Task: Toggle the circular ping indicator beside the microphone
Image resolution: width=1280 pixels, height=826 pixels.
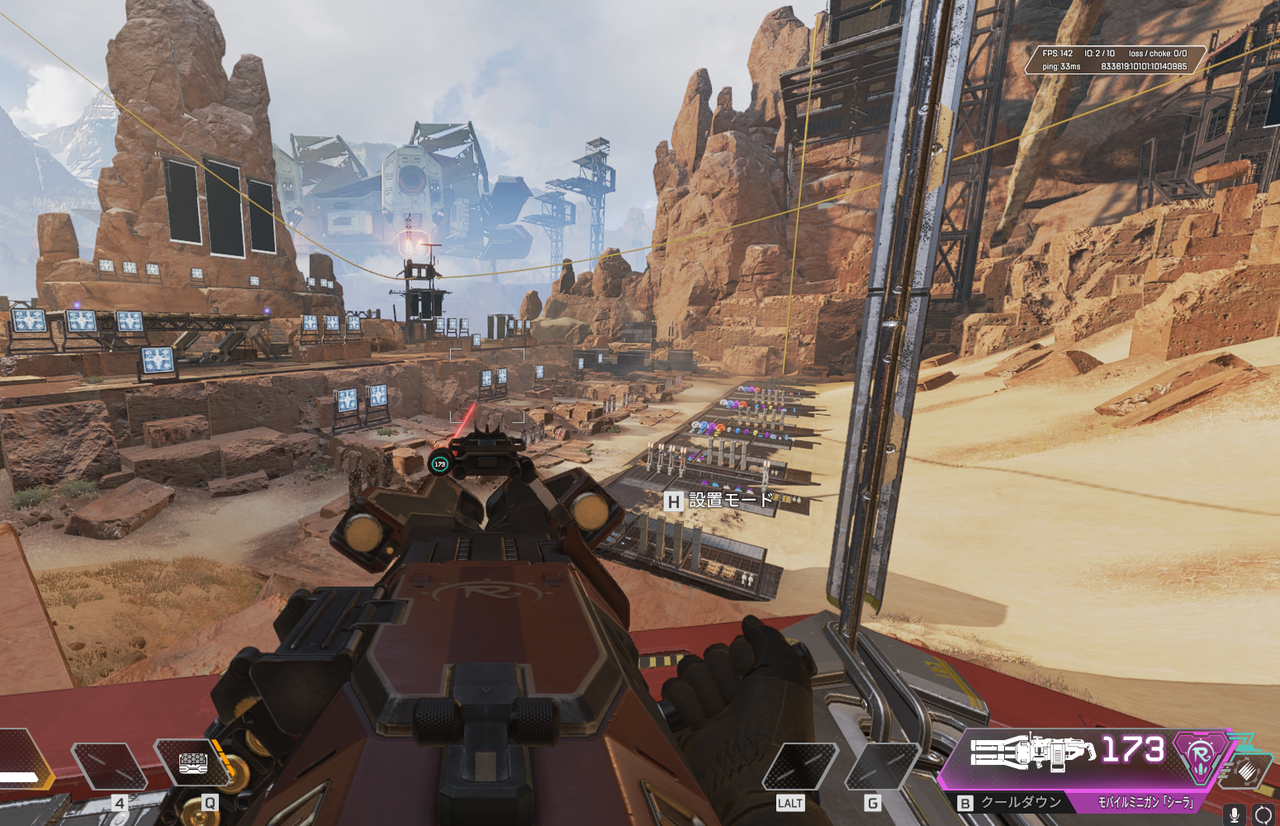Action: [1263, 814]
